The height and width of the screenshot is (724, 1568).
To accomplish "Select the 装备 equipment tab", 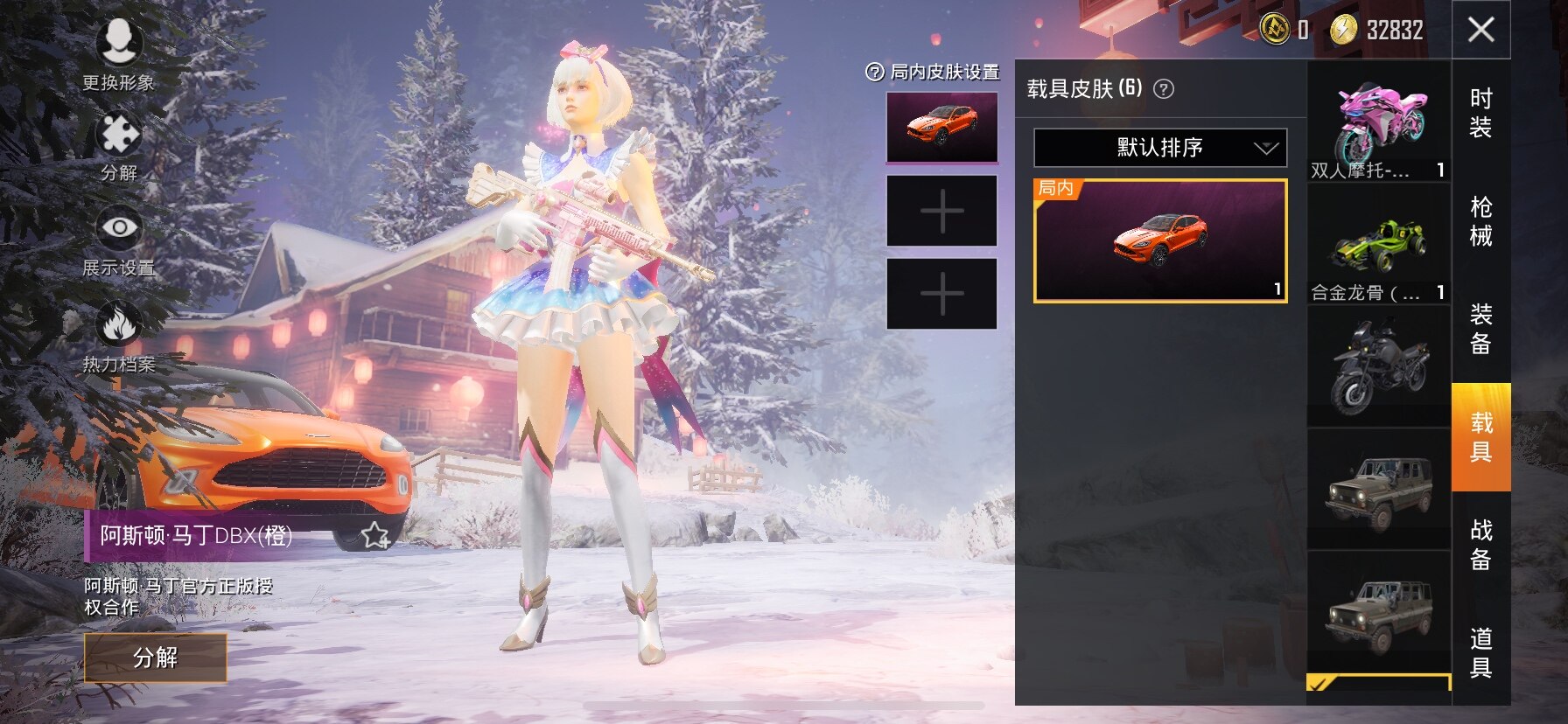I will click(1480, 329).
